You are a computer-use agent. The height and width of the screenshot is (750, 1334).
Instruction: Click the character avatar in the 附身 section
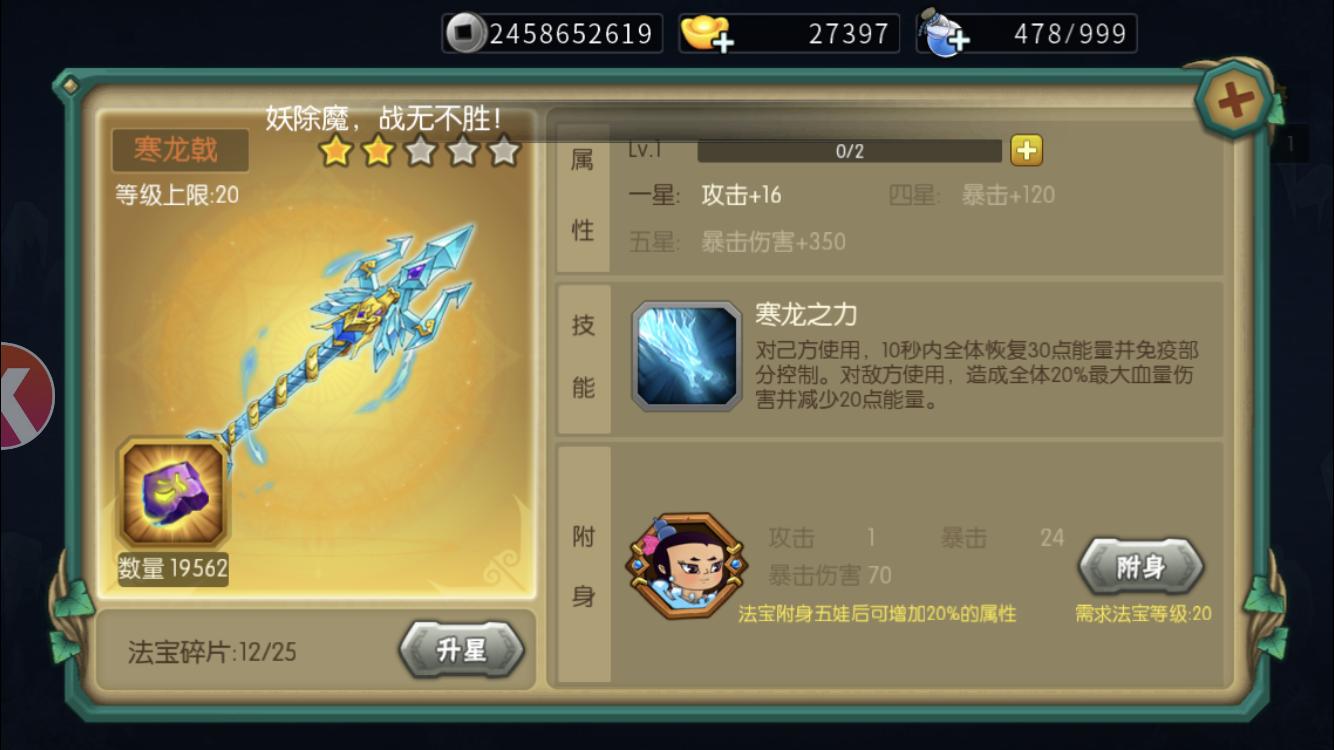pyautogui.click(x=685, y=560)
